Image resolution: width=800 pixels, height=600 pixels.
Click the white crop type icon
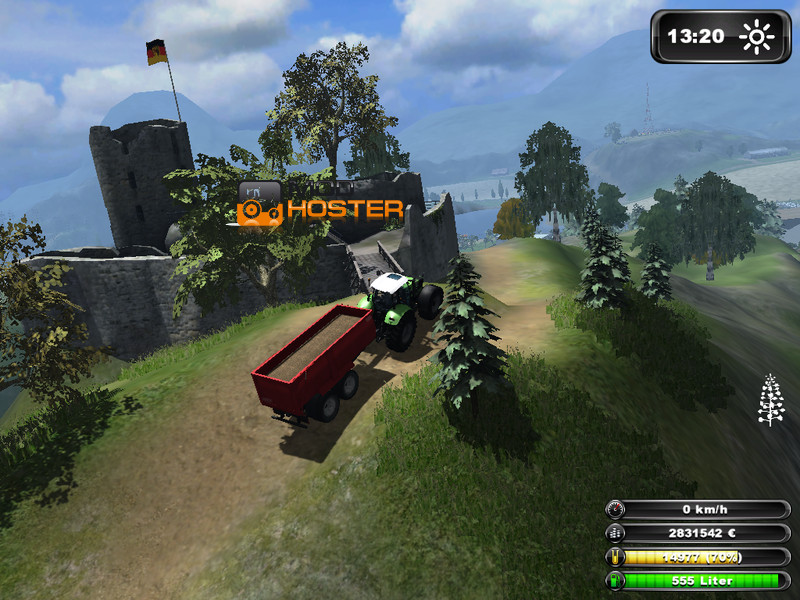[x=771, y=400]
